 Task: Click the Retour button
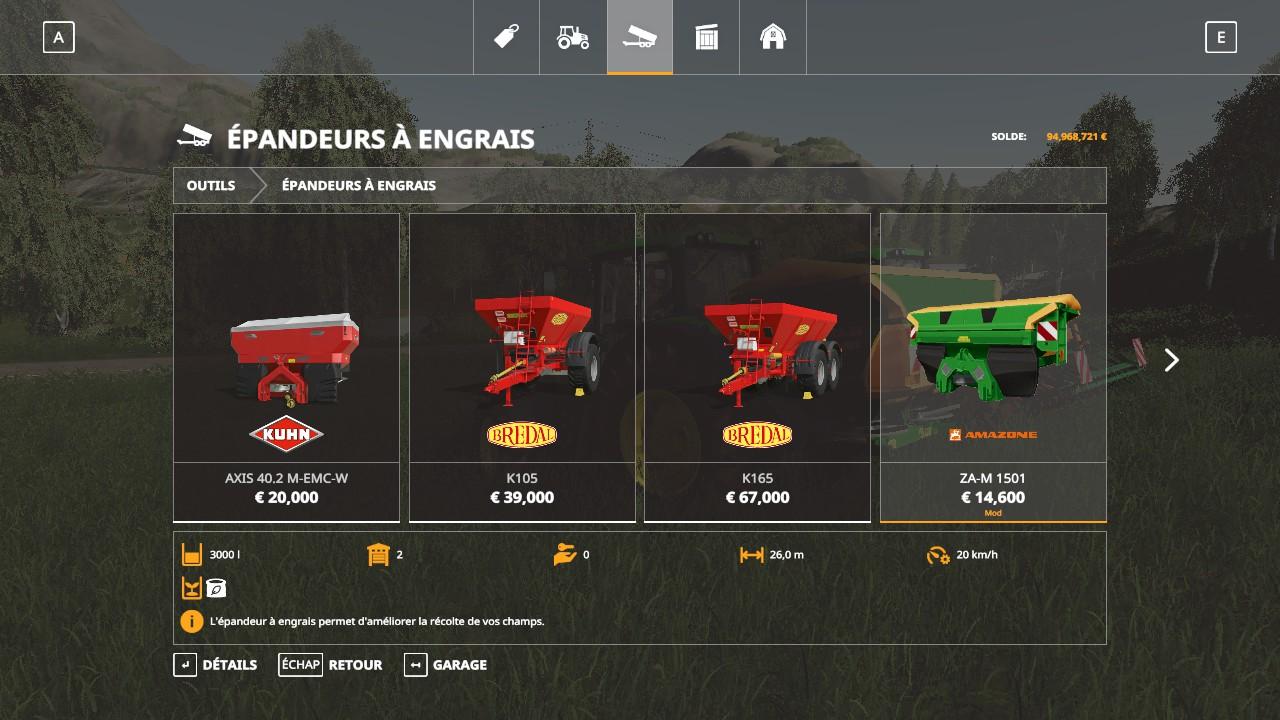(x=331, y=665)
